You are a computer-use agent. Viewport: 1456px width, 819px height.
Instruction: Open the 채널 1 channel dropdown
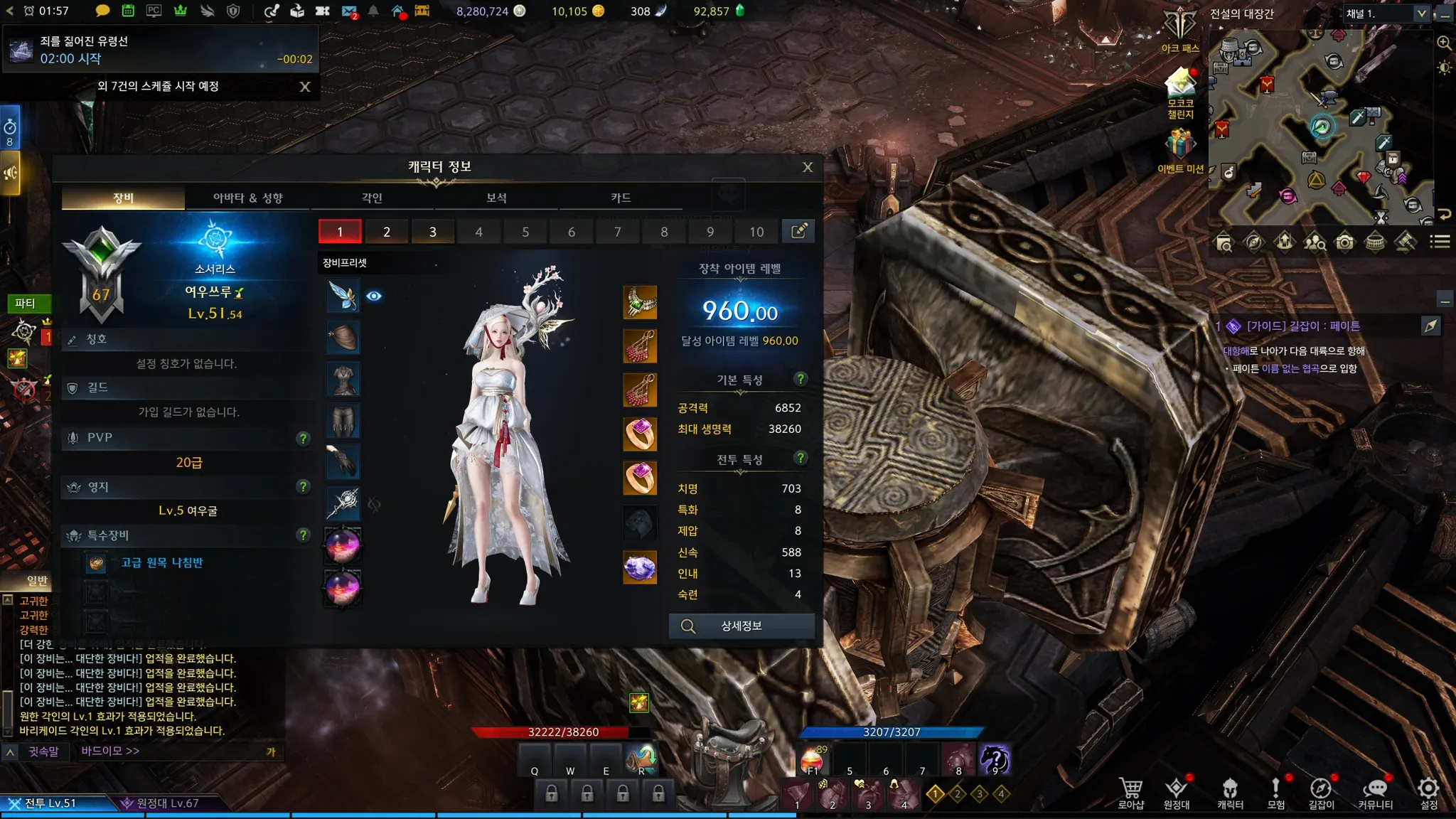[x=1420, y=14]
